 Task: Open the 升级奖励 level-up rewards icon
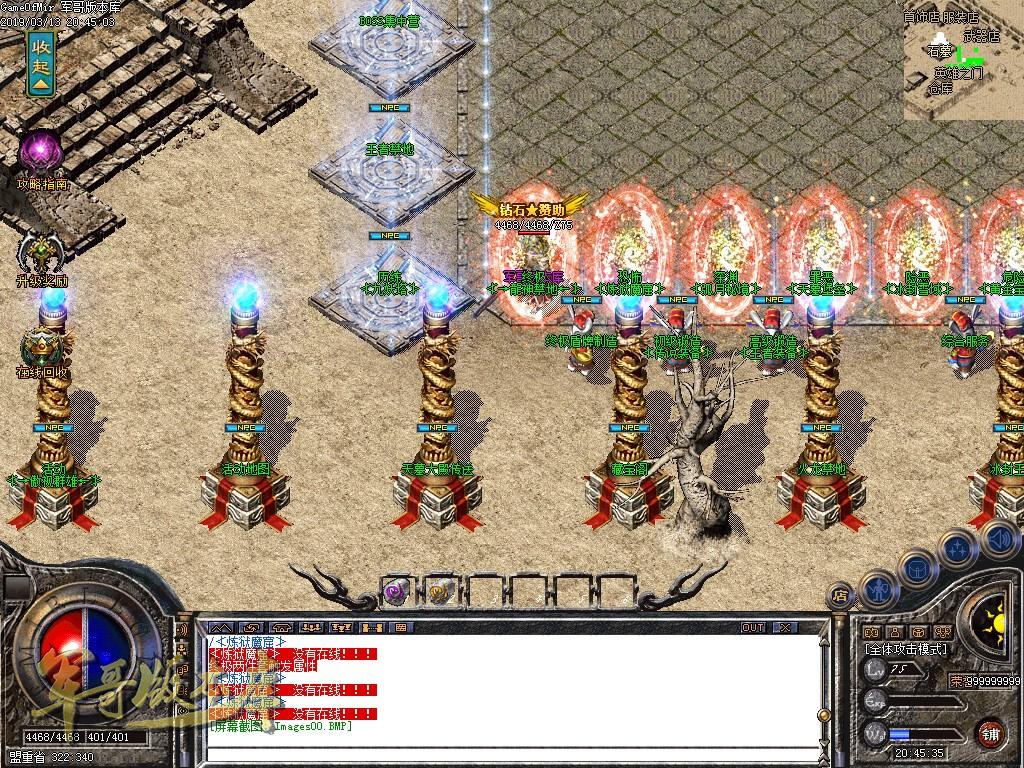pos(41,251)
